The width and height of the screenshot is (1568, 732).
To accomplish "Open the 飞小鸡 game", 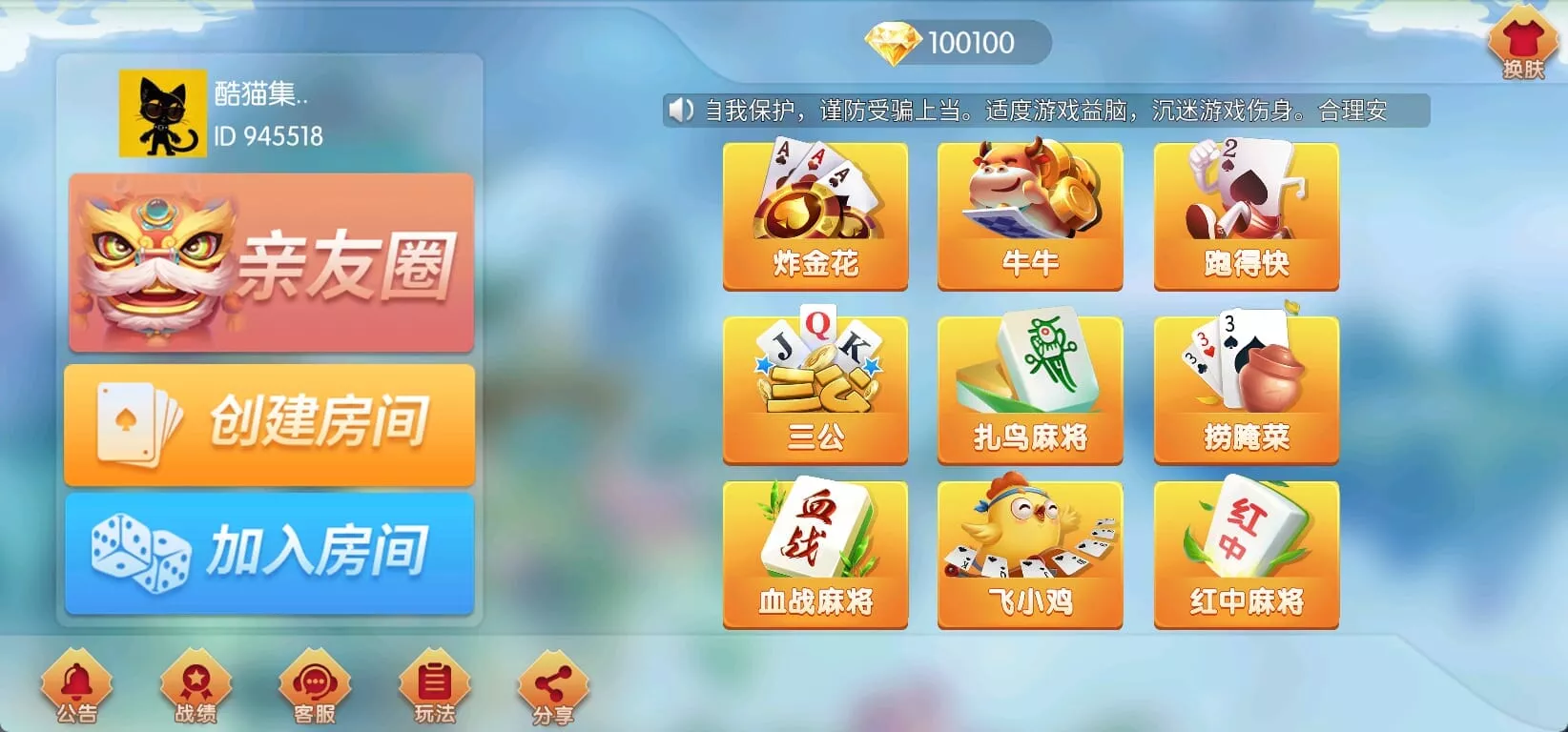I will pyautogui.click(x=1029, y=553).
